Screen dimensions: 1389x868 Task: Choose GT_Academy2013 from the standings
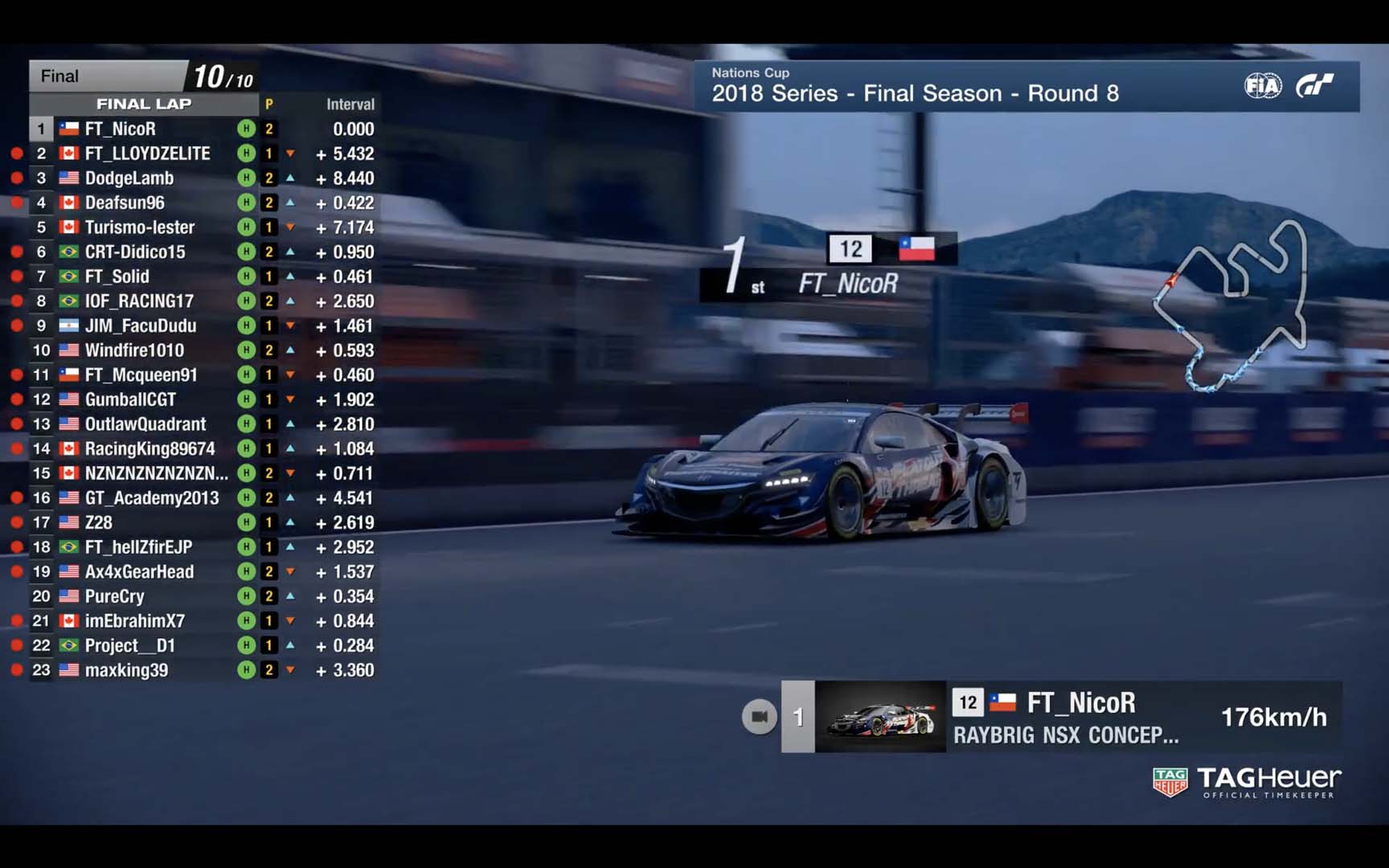click(152, 498)
